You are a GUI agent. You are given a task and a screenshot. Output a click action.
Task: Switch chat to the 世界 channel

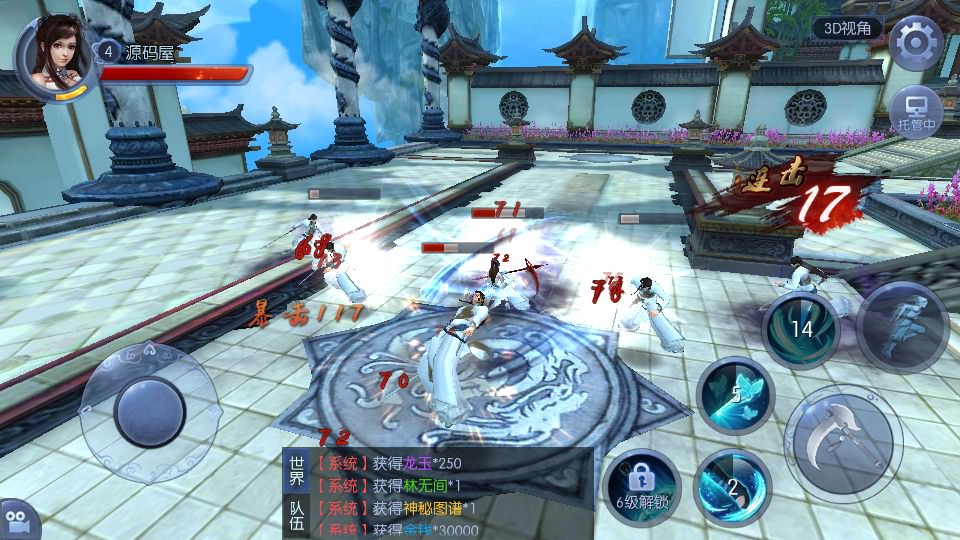point(297,472)
